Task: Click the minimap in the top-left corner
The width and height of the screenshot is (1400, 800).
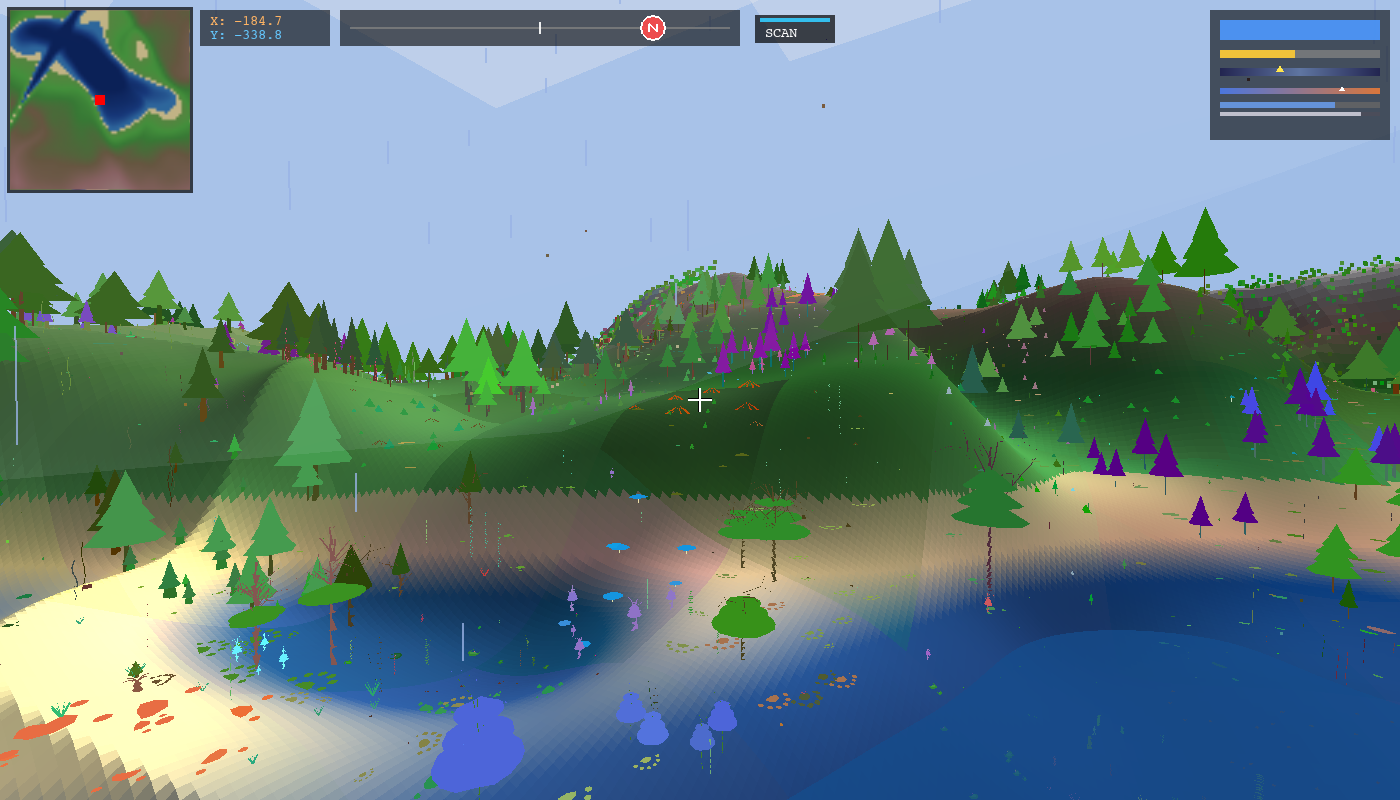Action: point(100,100)
